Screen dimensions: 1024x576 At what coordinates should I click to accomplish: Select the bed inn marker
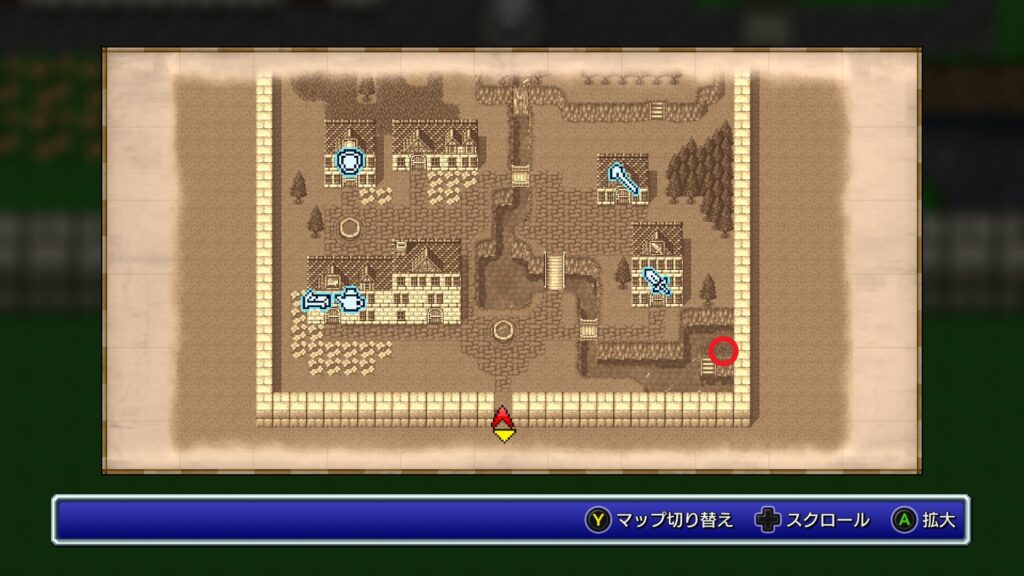click(317, 299)
